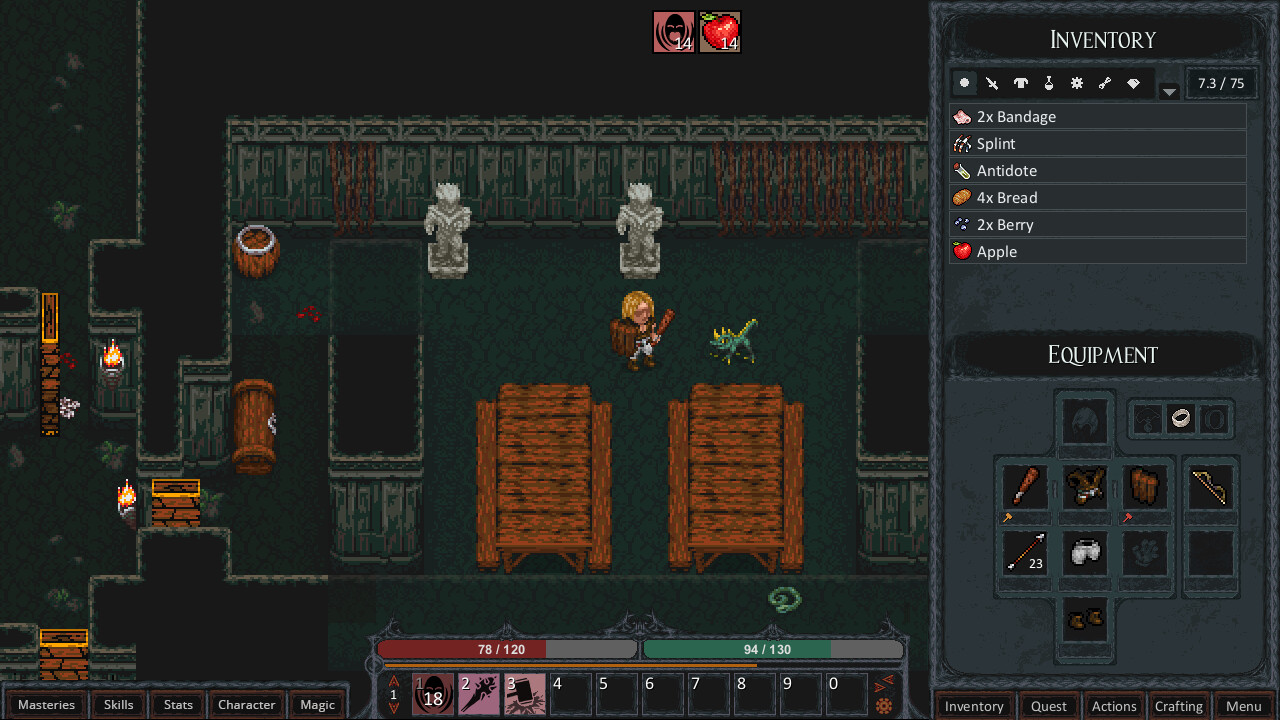The height and width of the screenshot is (720, 1280).
Task: Select the sword filter in Inventory
Action: 992,83
